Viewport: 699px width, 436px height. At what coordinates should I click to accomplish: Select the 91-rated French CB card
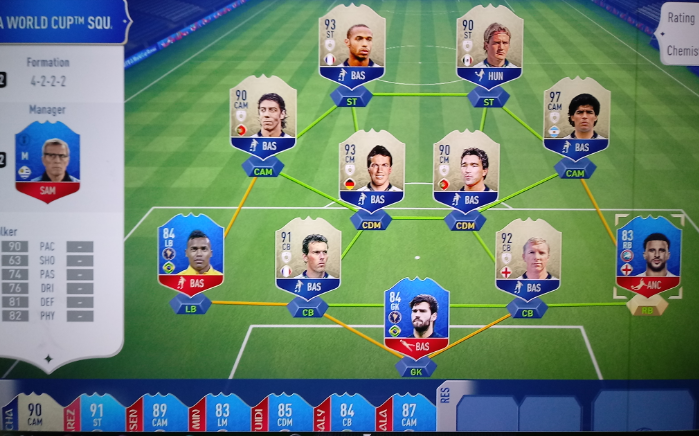click(x=308, y=257)
